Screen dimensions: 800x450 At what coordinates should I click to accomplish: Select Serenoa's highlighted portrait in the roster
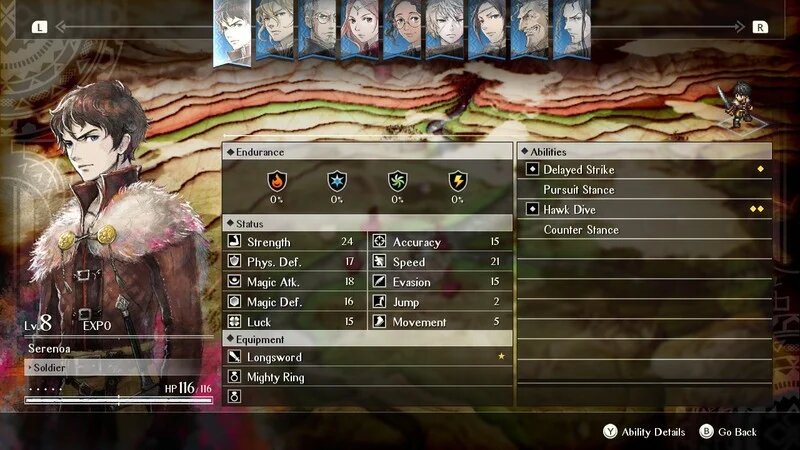[235, 30]
